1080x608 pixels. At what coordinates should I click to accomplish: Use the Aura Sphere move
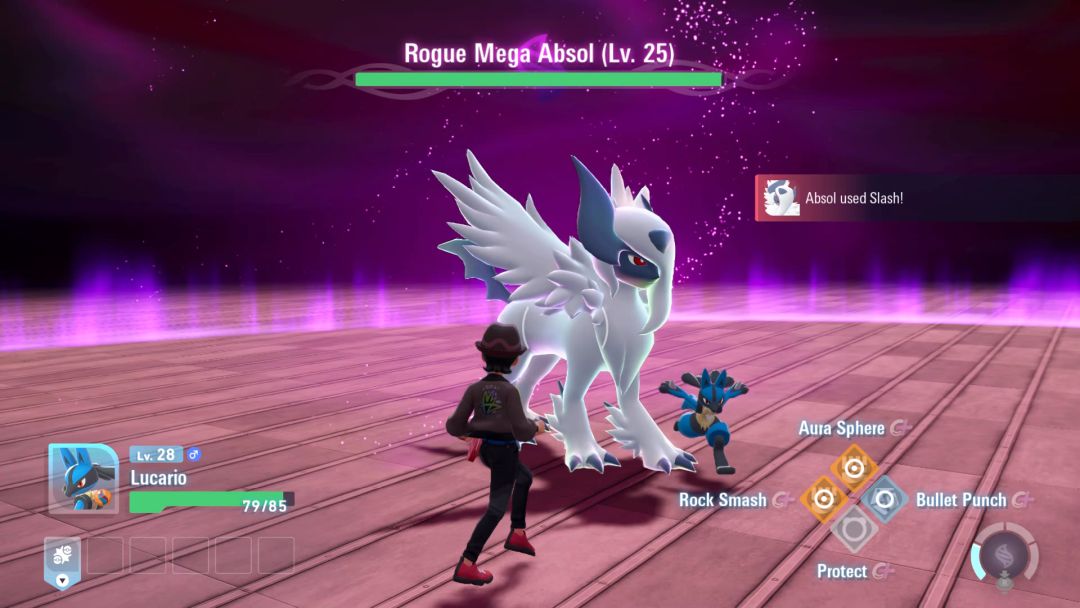[854, 467]
